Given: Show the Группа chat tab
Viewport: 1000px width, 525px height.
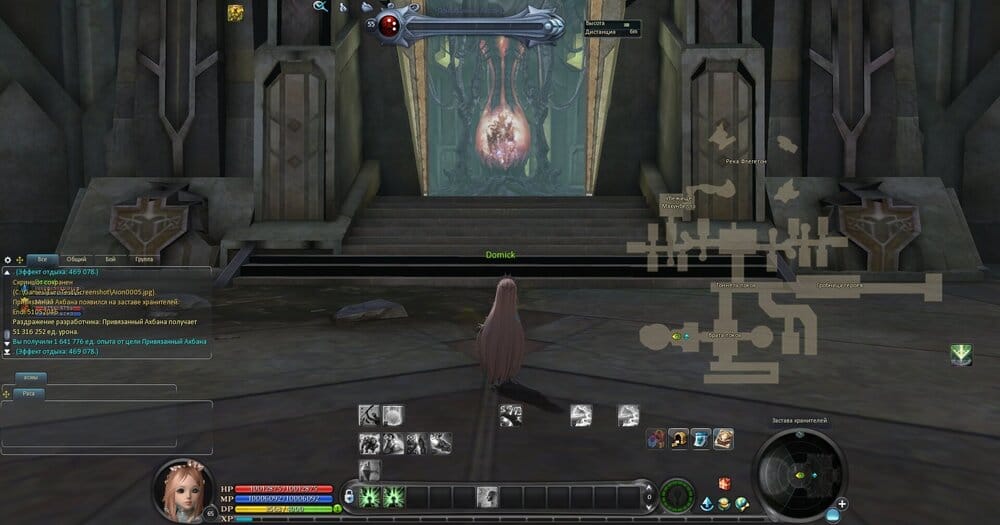Looking at the screenshot, I should click(144, 259).
